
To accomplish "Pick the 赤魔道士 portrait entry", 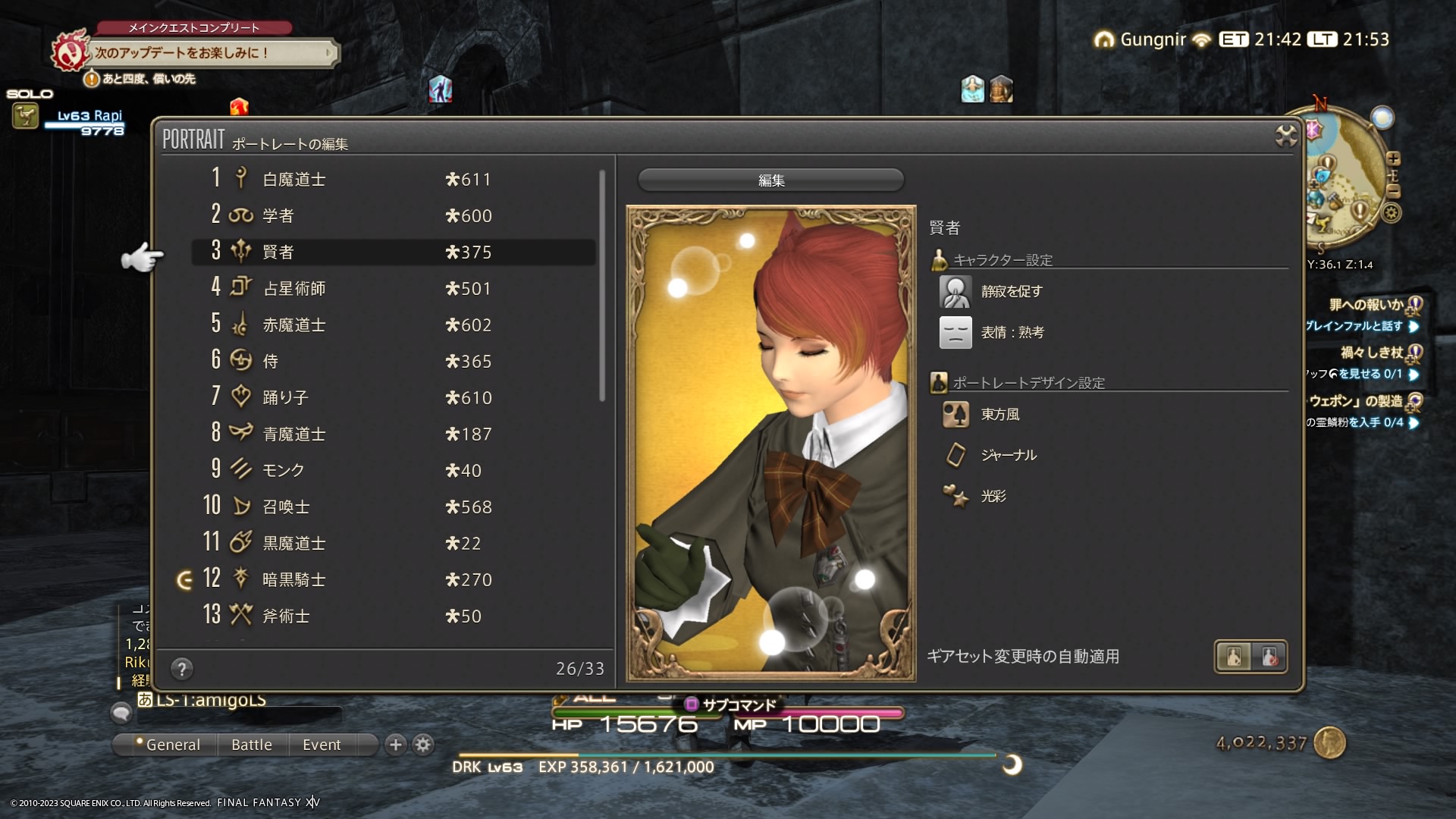I will [x=379, y=325].
